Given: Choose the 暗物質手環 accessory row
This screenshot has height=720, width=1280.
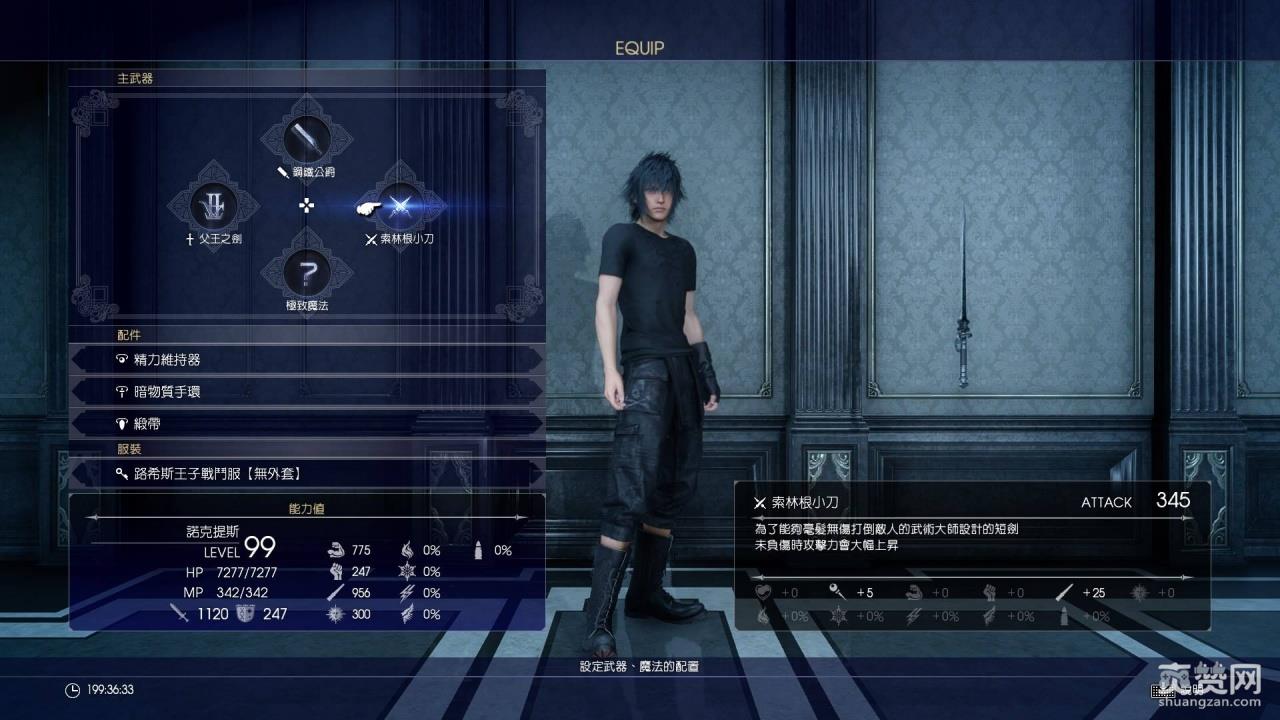Looking at the screenshot, I should click(x=307, y=391).
